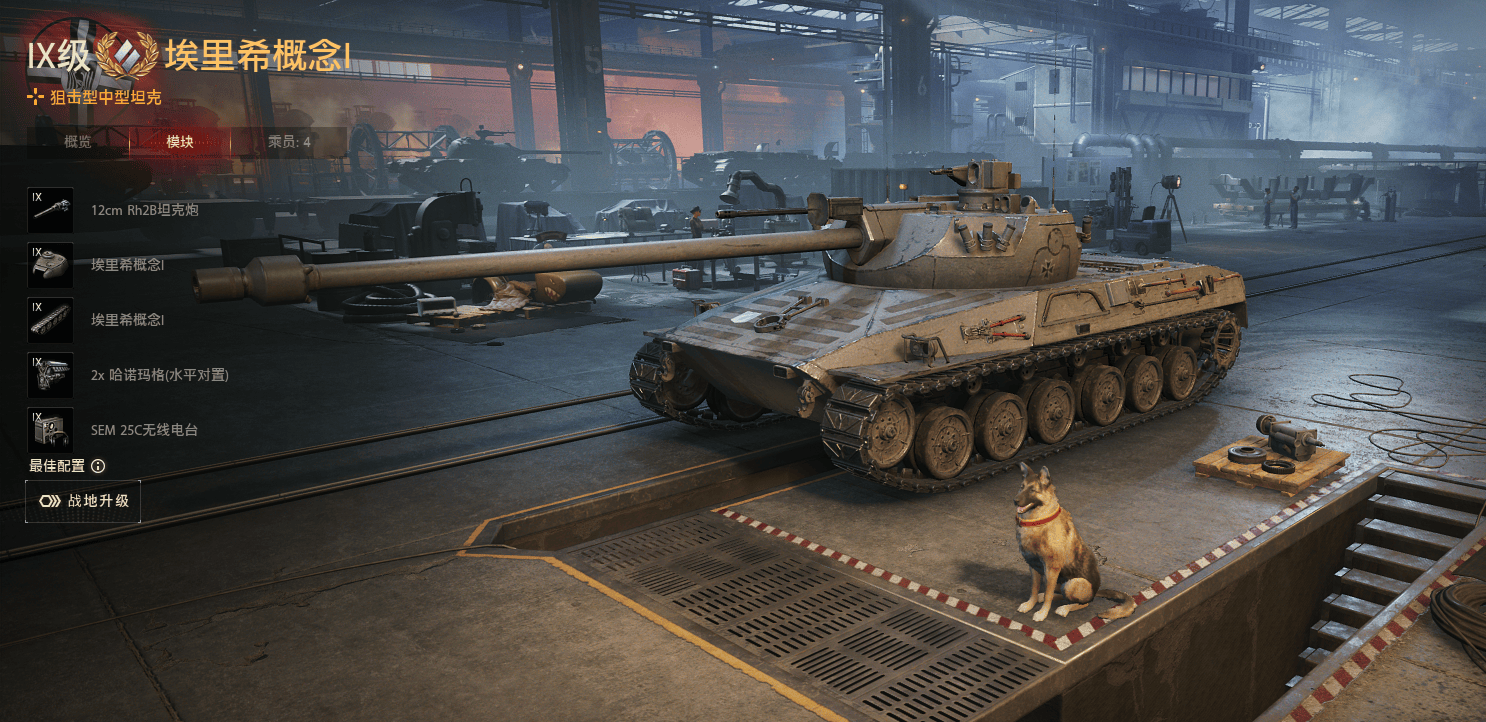1486x722 pixels.
Task: Show the 最佳配置 info tooltip icon
Action: click(x=98, y=466)
